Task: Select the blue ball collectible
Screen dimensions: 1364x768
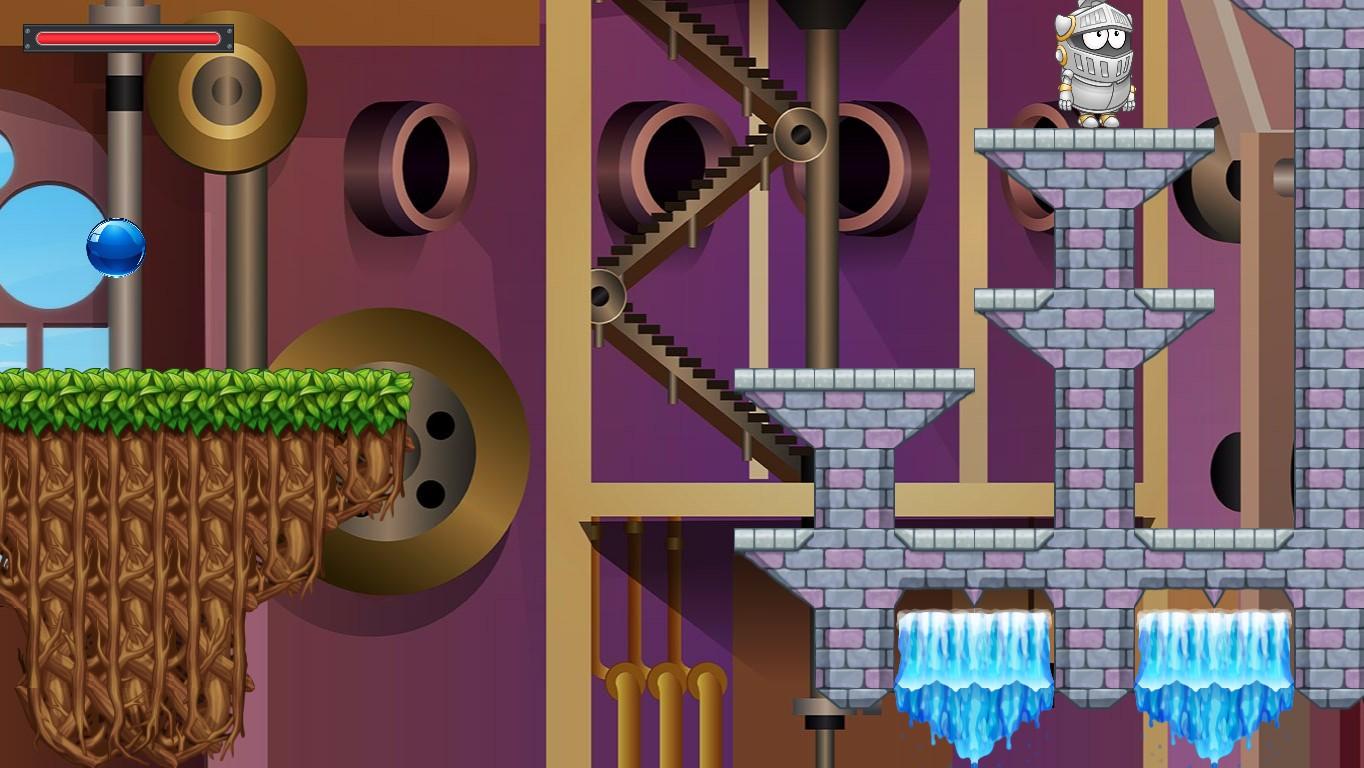Action: click(x=118, y=248)
